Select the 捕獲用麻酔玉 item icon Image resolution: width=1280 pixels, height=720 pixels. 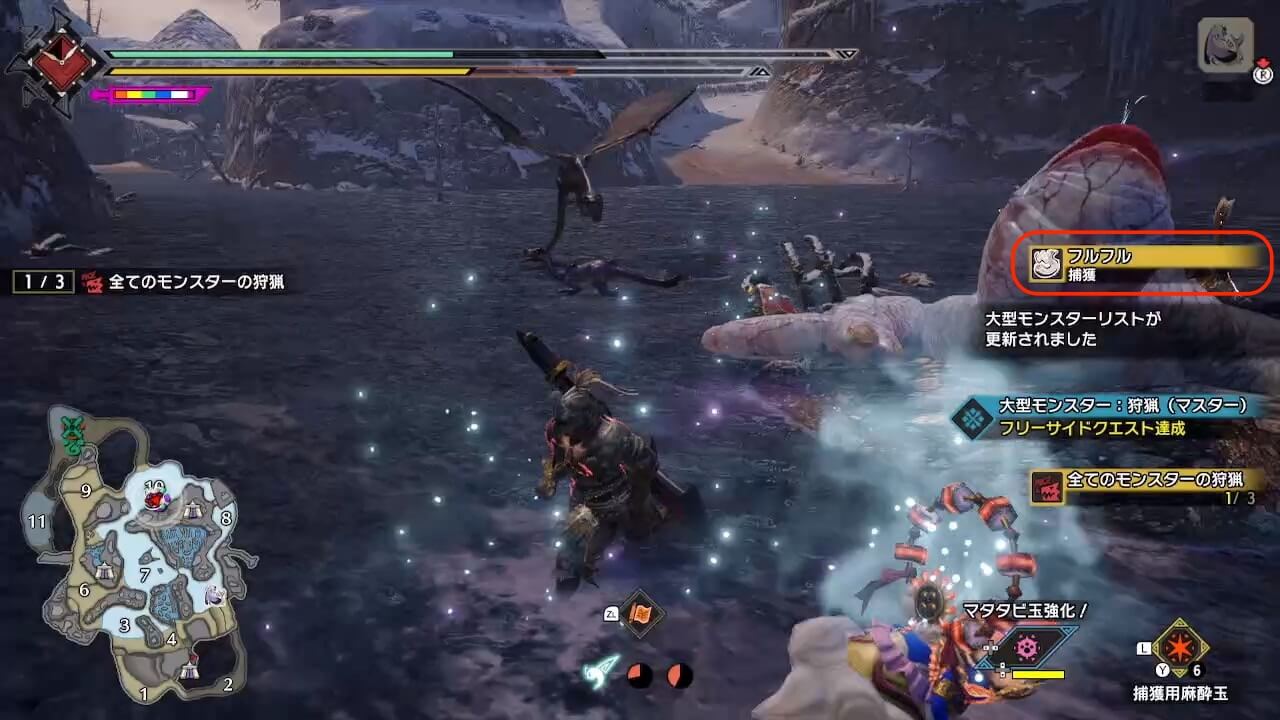(1180, 649)
